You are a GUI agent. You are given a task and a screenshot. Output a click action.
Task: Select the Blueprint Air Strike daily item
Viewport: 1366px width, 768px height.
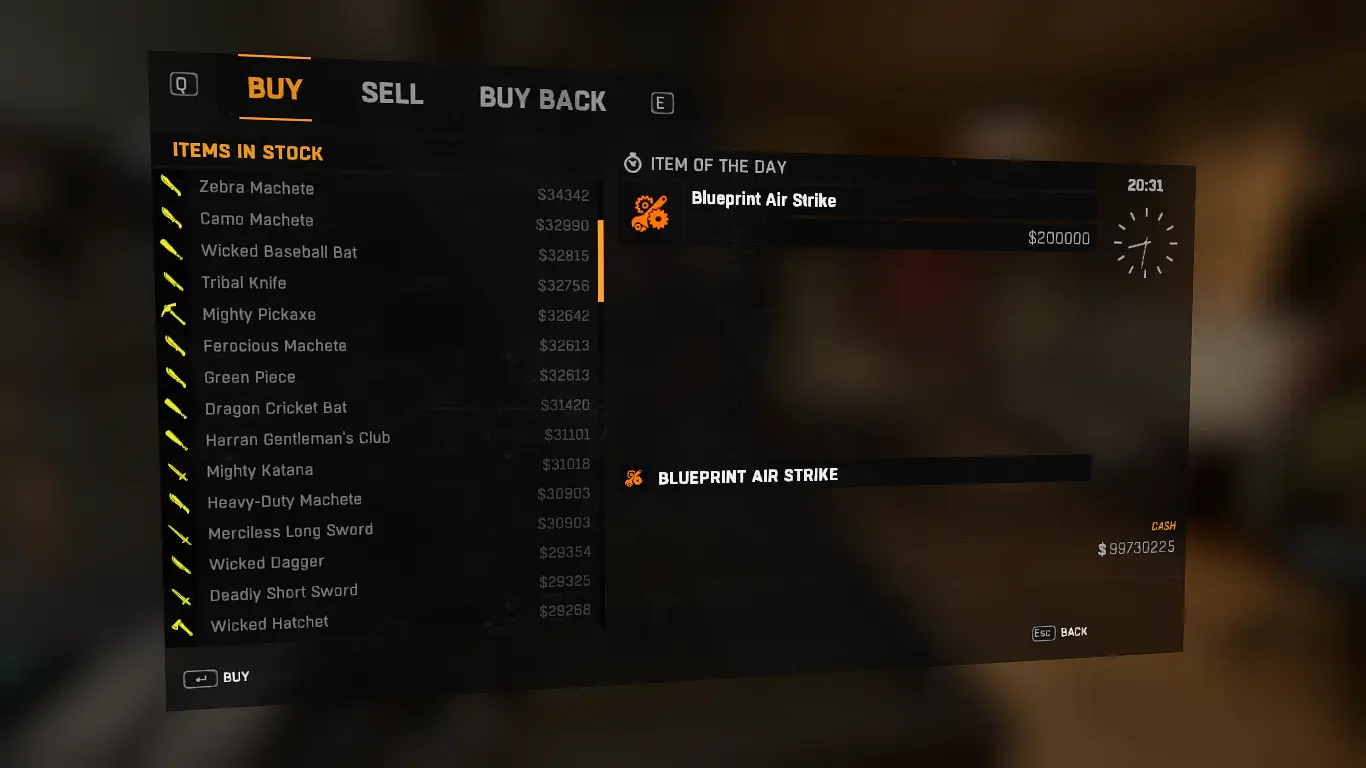858,214
